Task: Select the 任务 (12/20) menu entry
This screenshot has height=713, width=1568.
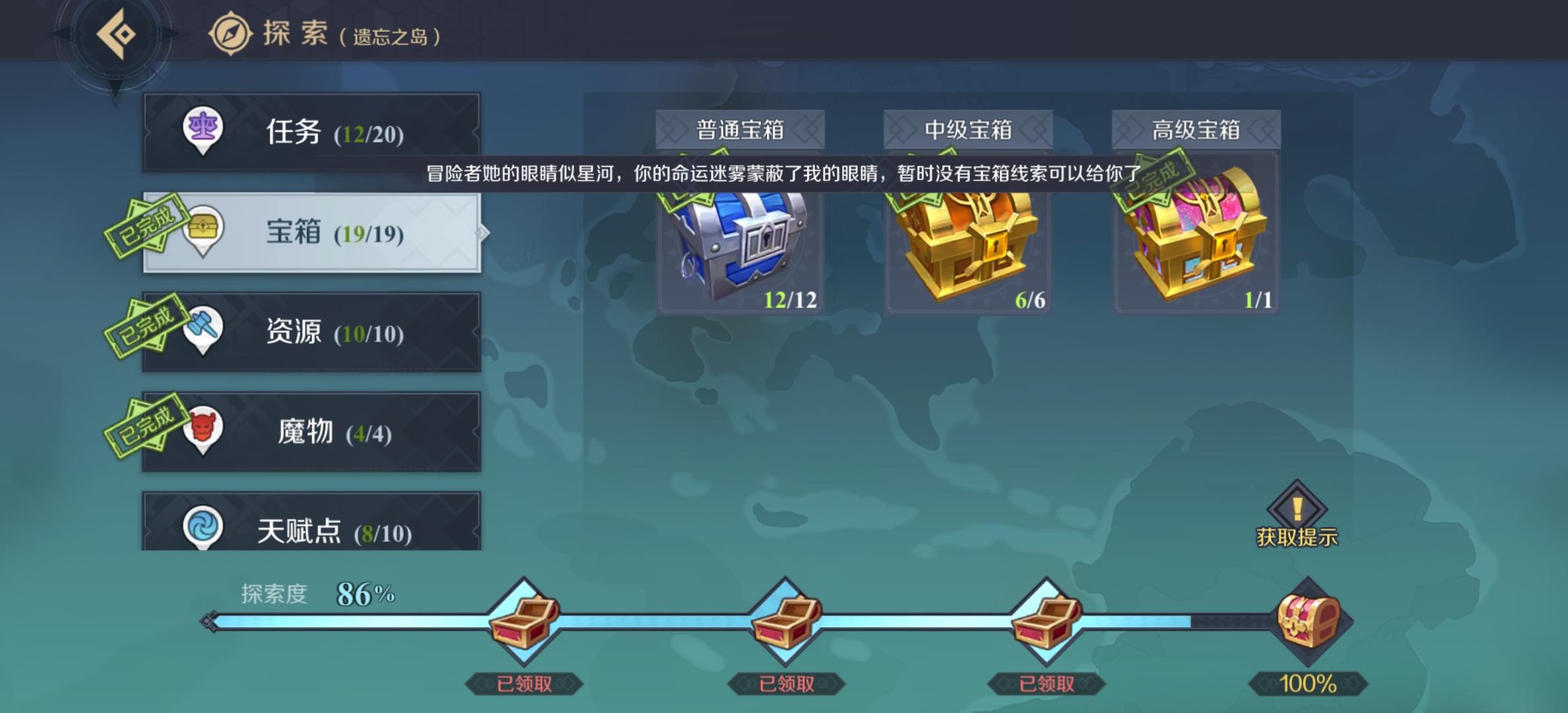Action: click(310, 132)
